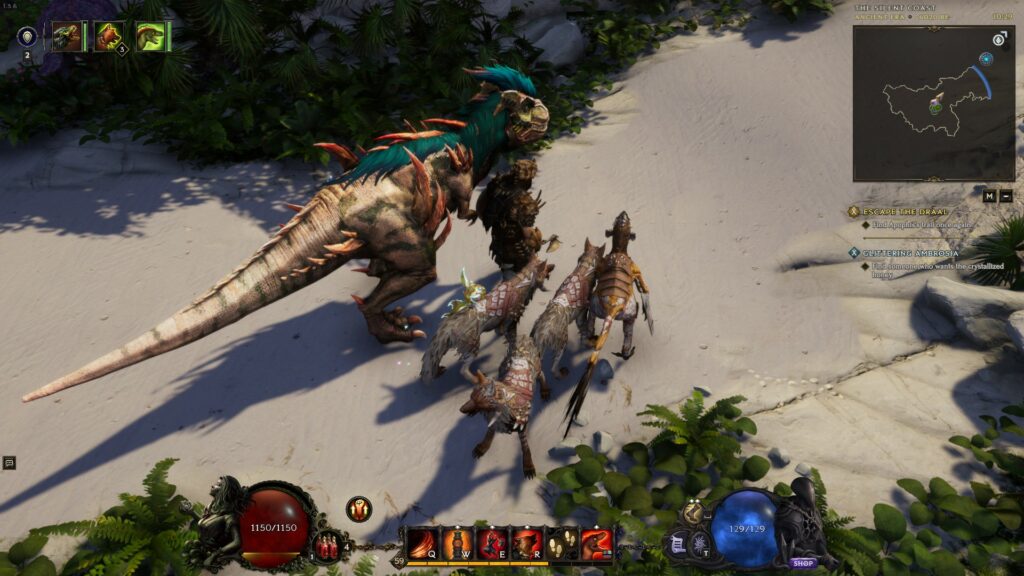Select the green raptor companion portrait
Image resolution: width=1024 pixels, height=576 pixels.
tap(151, 37)
